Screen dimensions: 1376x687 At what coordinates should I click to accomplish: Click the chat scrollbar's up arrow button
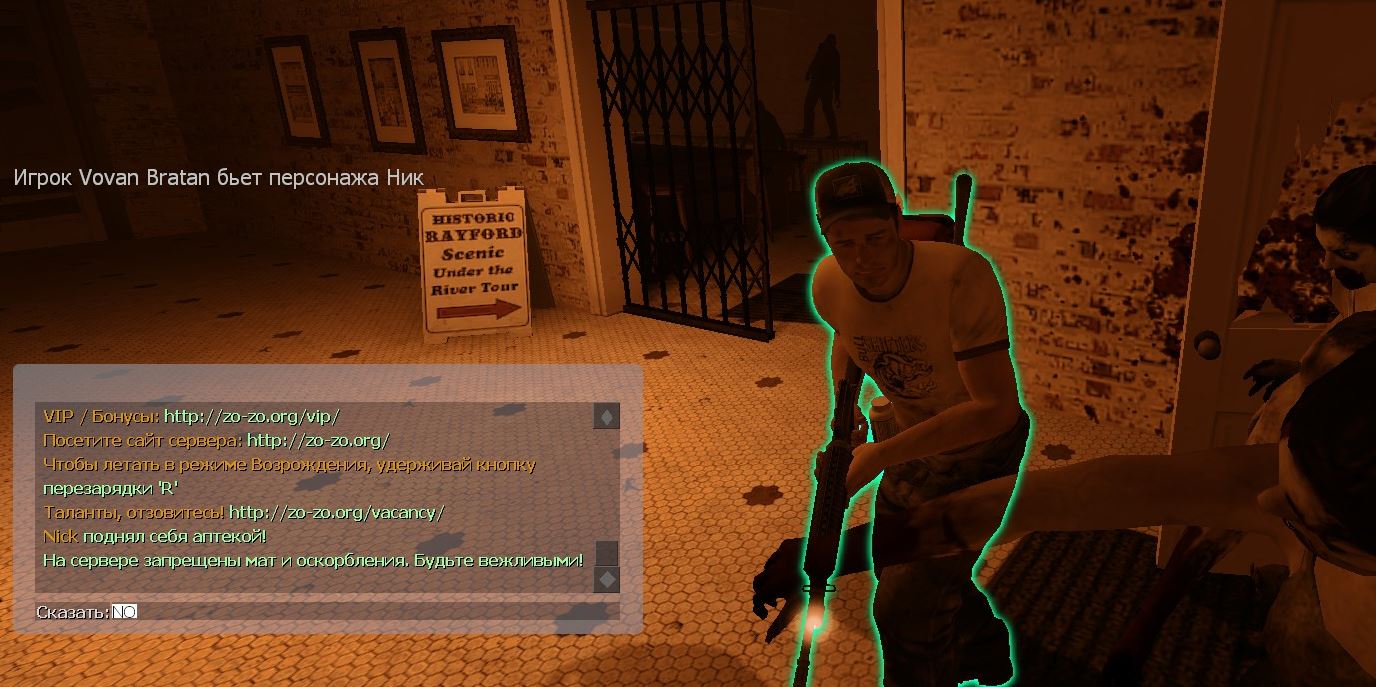click(606, 416)
